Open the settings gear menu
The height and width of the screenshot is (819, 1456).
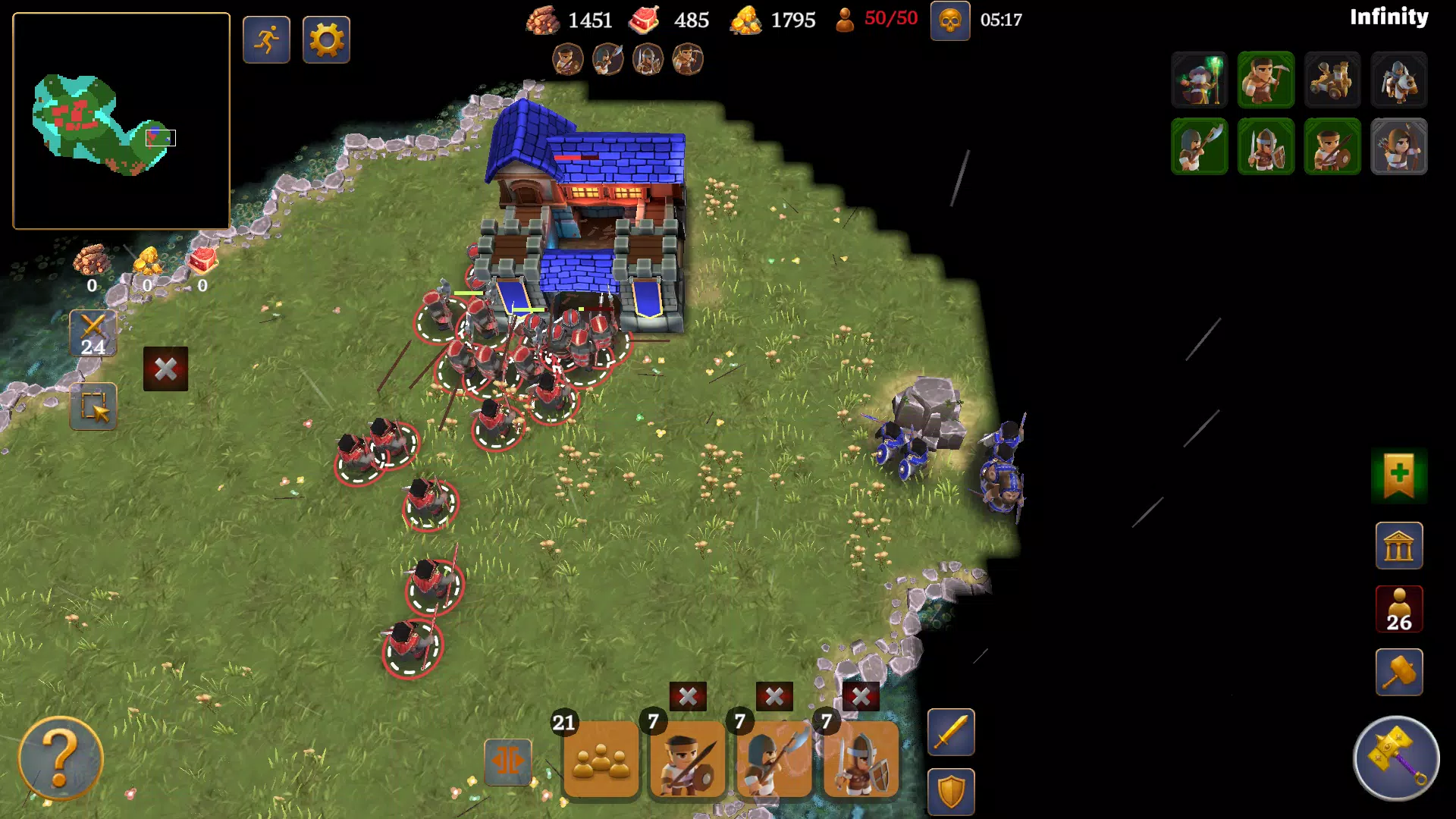pos(326,39)
